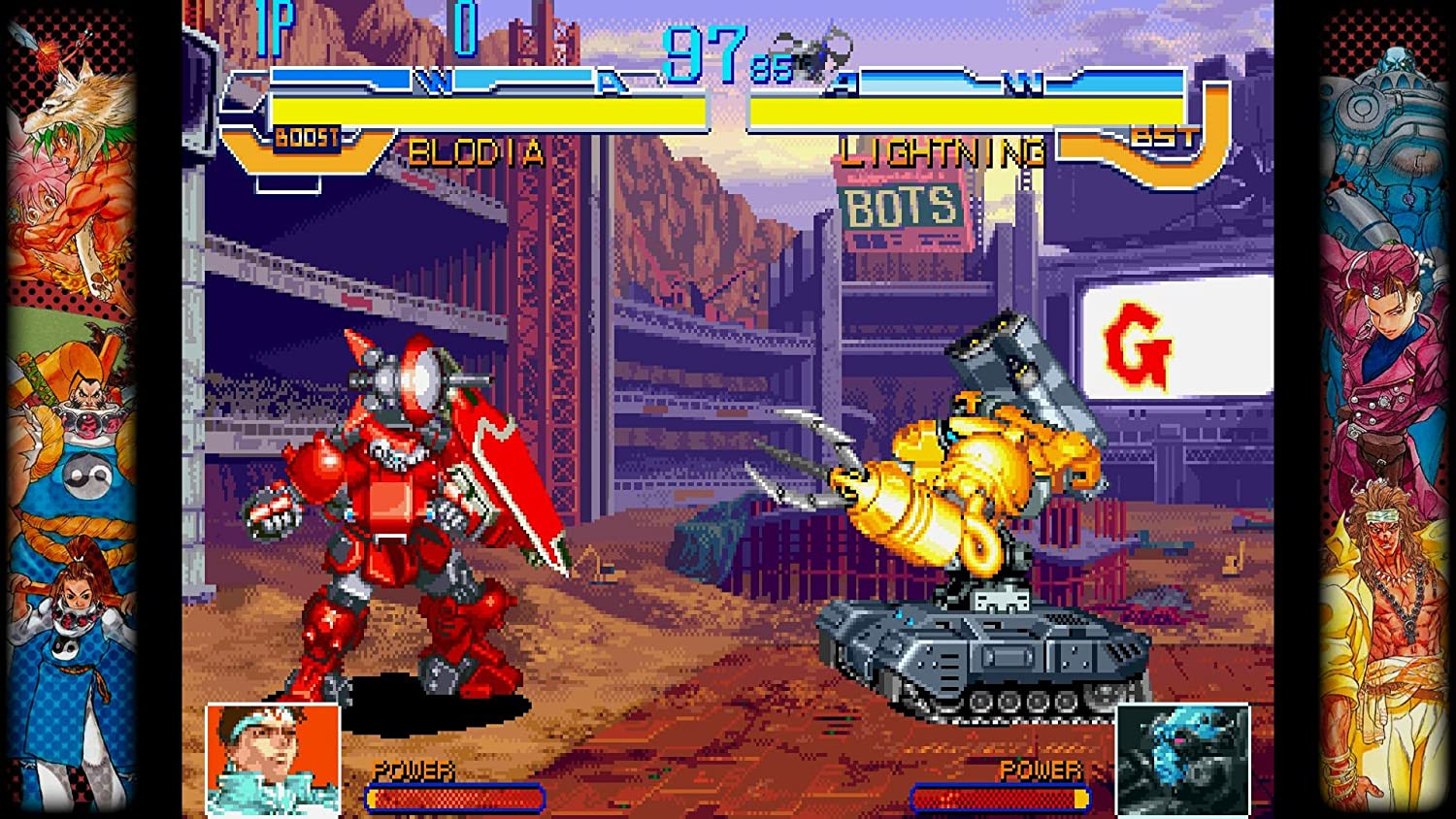Click the BOTS neon sign

point(898,206)
